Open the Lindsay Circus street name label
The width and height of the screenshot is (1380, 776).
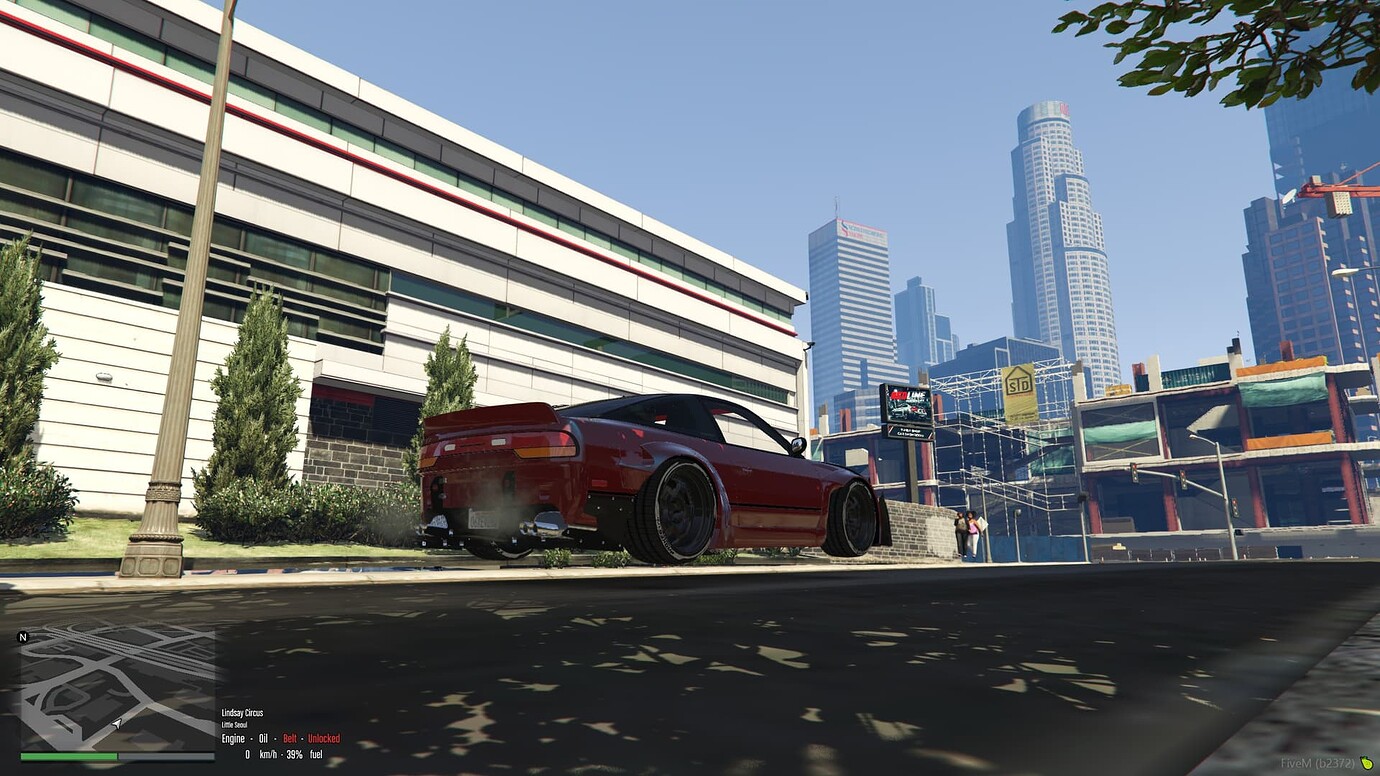pyautogui.click(x=241, y=712)
